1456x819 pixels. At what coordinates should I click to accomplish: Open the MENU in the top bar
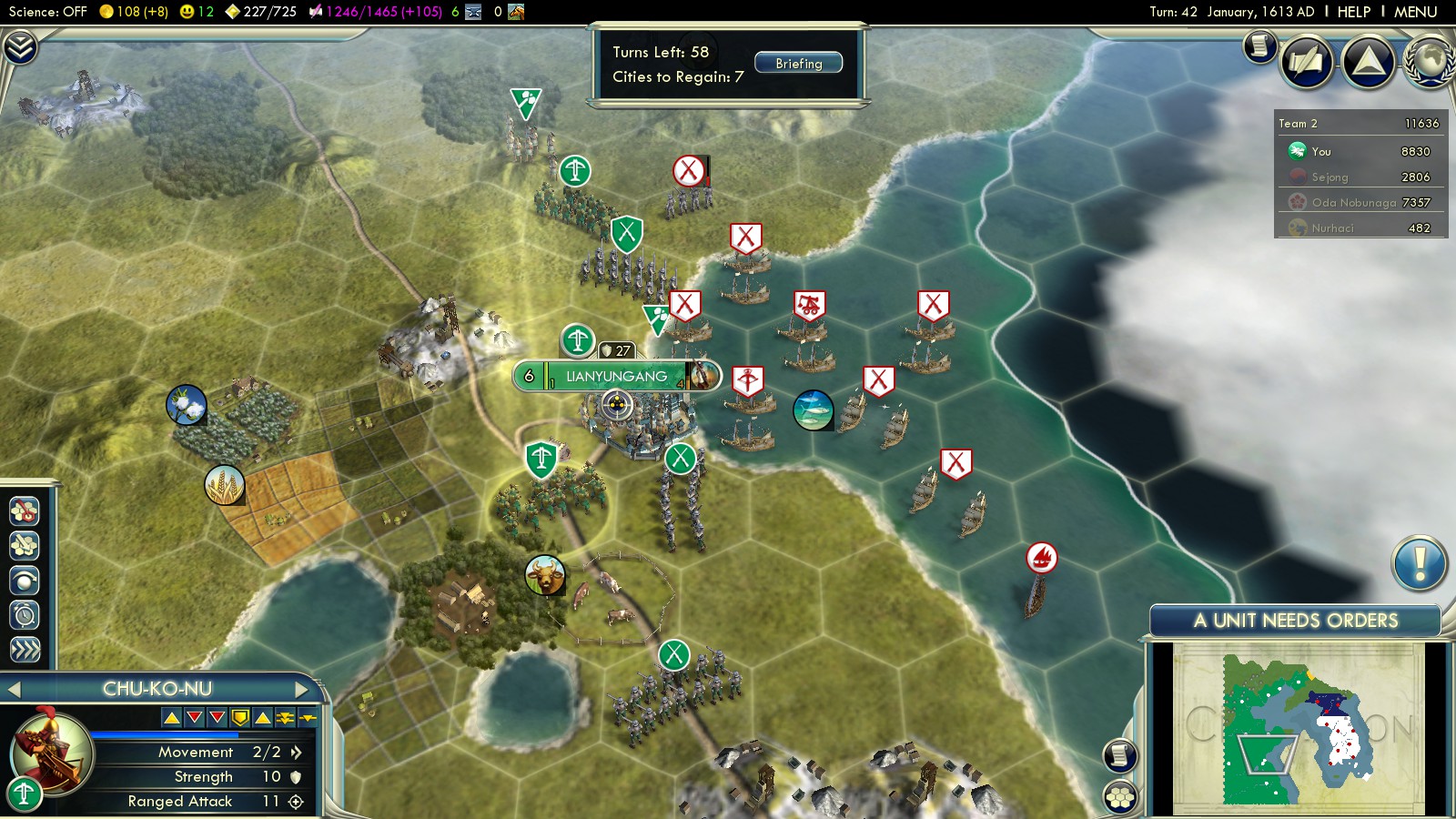click(x=1415, y=12)
